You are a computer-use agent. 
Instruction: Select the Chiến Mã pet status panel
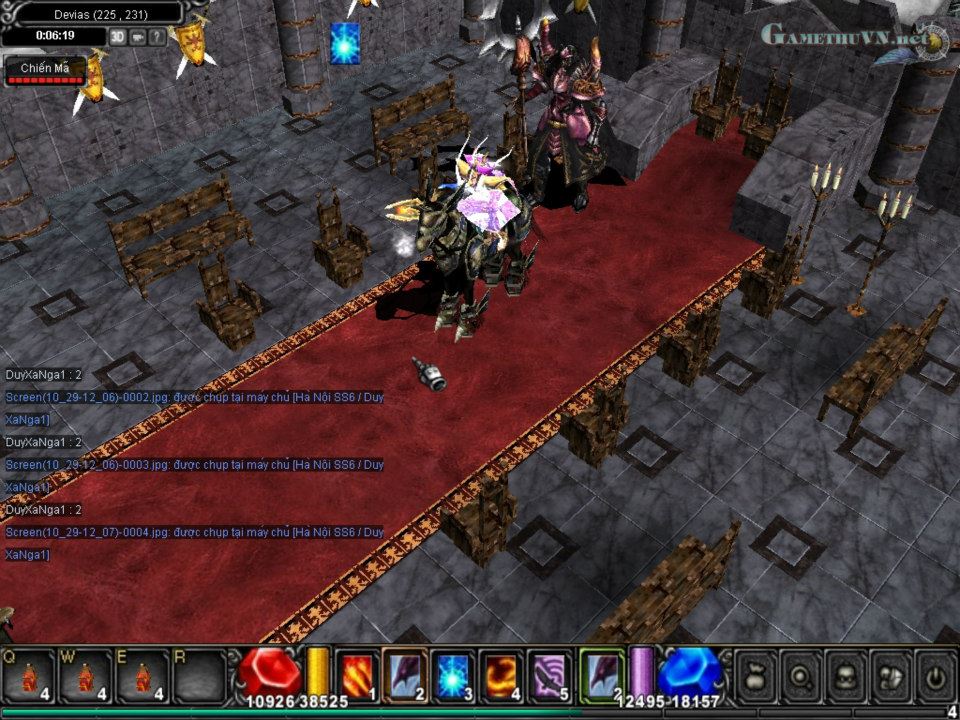45,70
